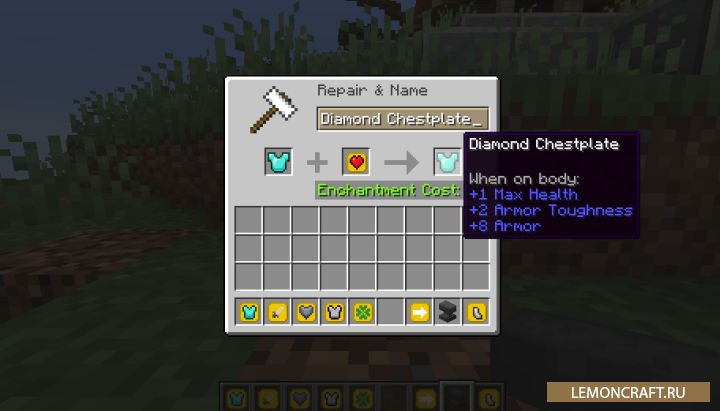
Task: Select the diamond chestplate upgrade in the hotbar
Action: point(249,312)
